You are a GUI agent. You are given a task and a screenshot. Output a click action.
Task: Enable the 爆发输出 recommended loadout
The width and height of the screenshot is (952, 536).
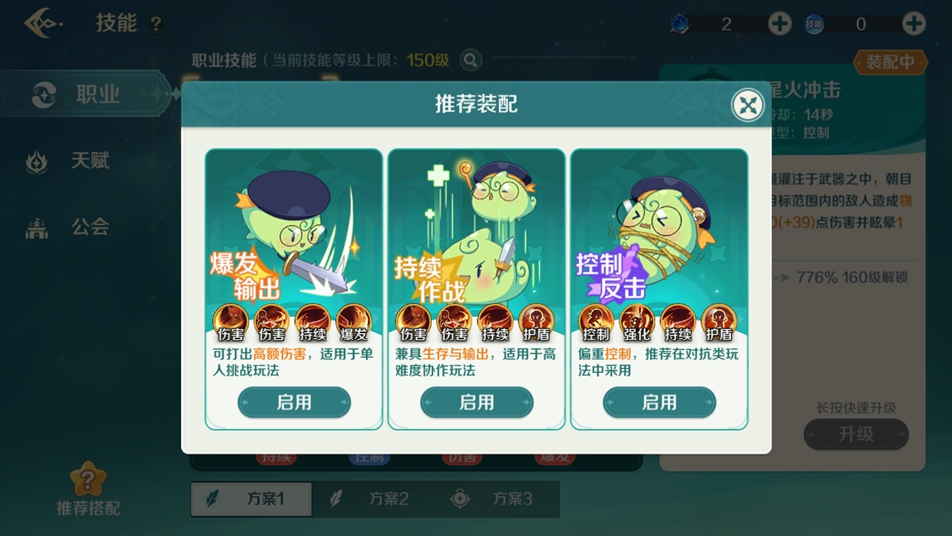tap(294, 402)
